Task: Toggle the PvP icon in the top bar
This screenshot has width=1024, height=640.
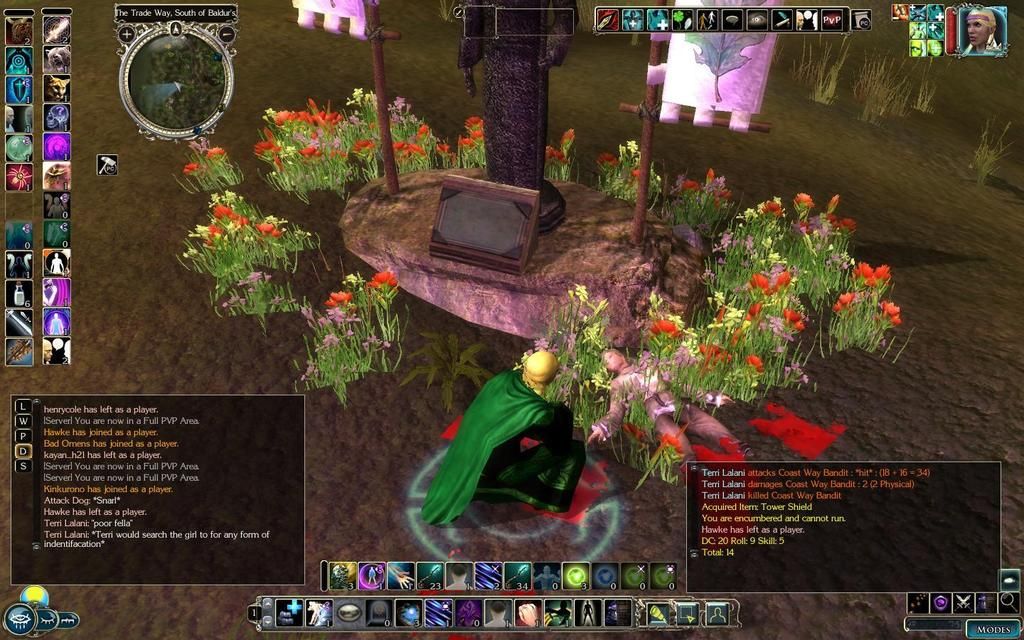Action: tap(832, 19)
